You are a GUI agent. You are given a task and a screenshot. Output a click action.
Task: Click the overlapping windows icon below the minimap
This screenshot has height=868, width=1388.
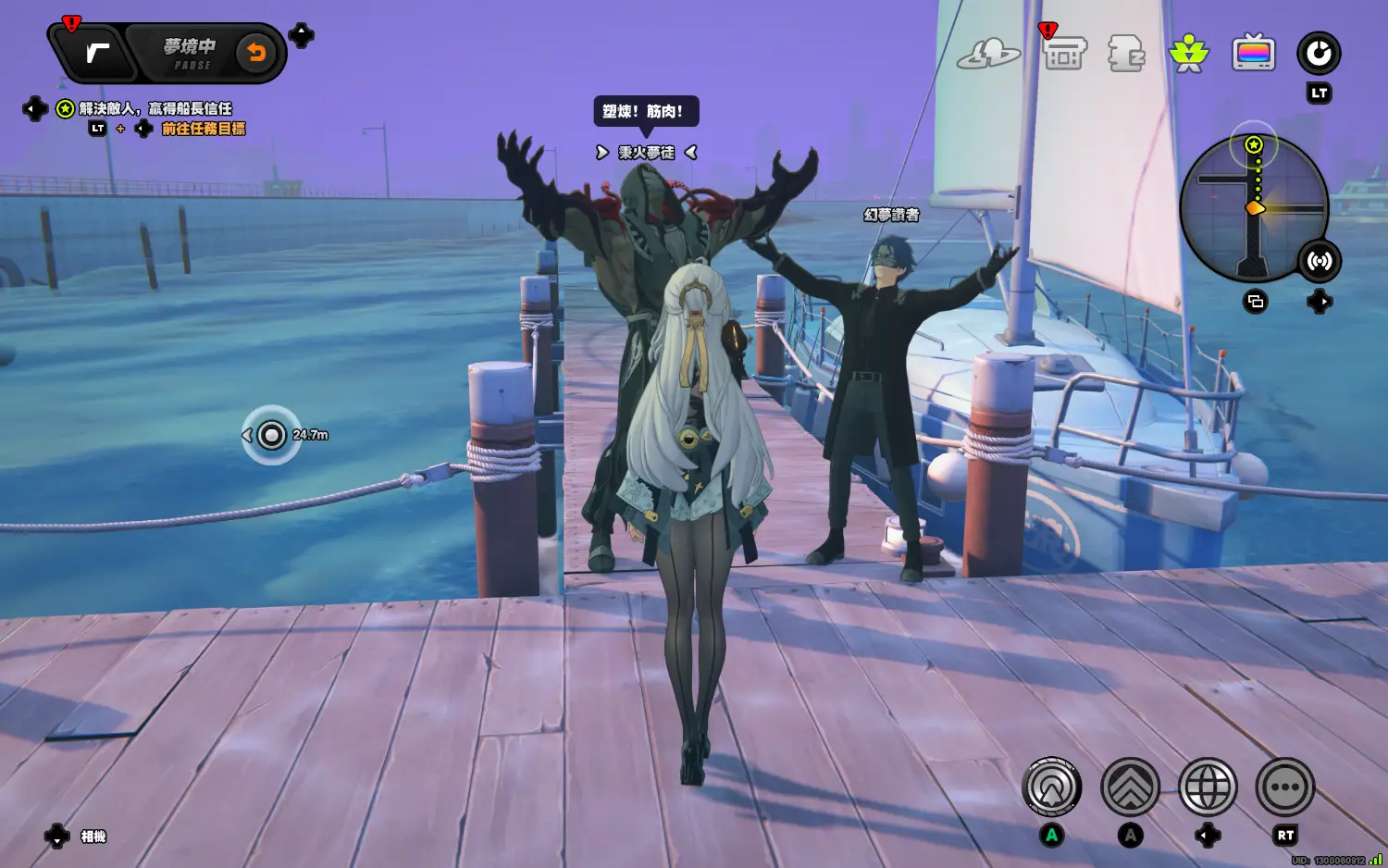1256,302
